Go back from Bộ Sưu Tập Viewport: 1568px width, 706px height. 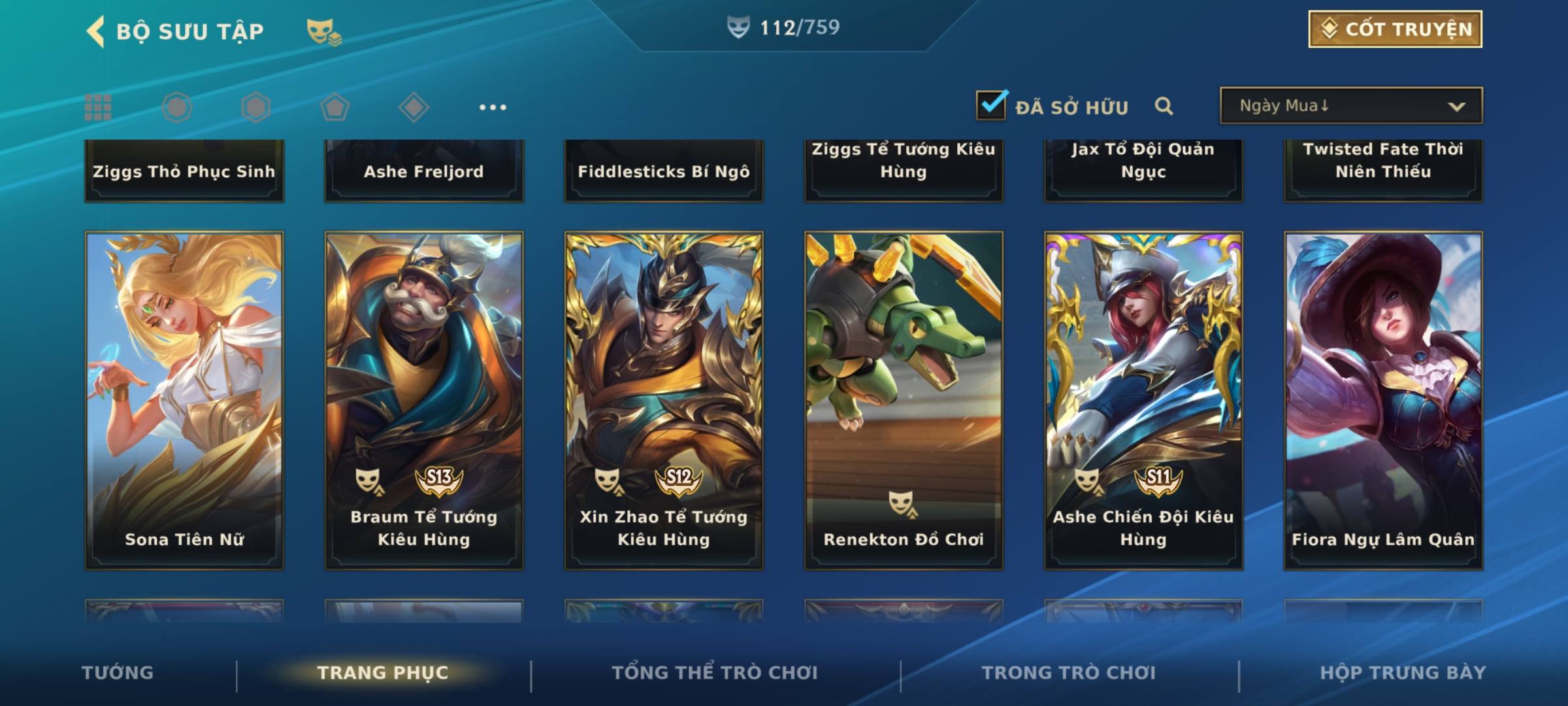(x=96, y=31)
